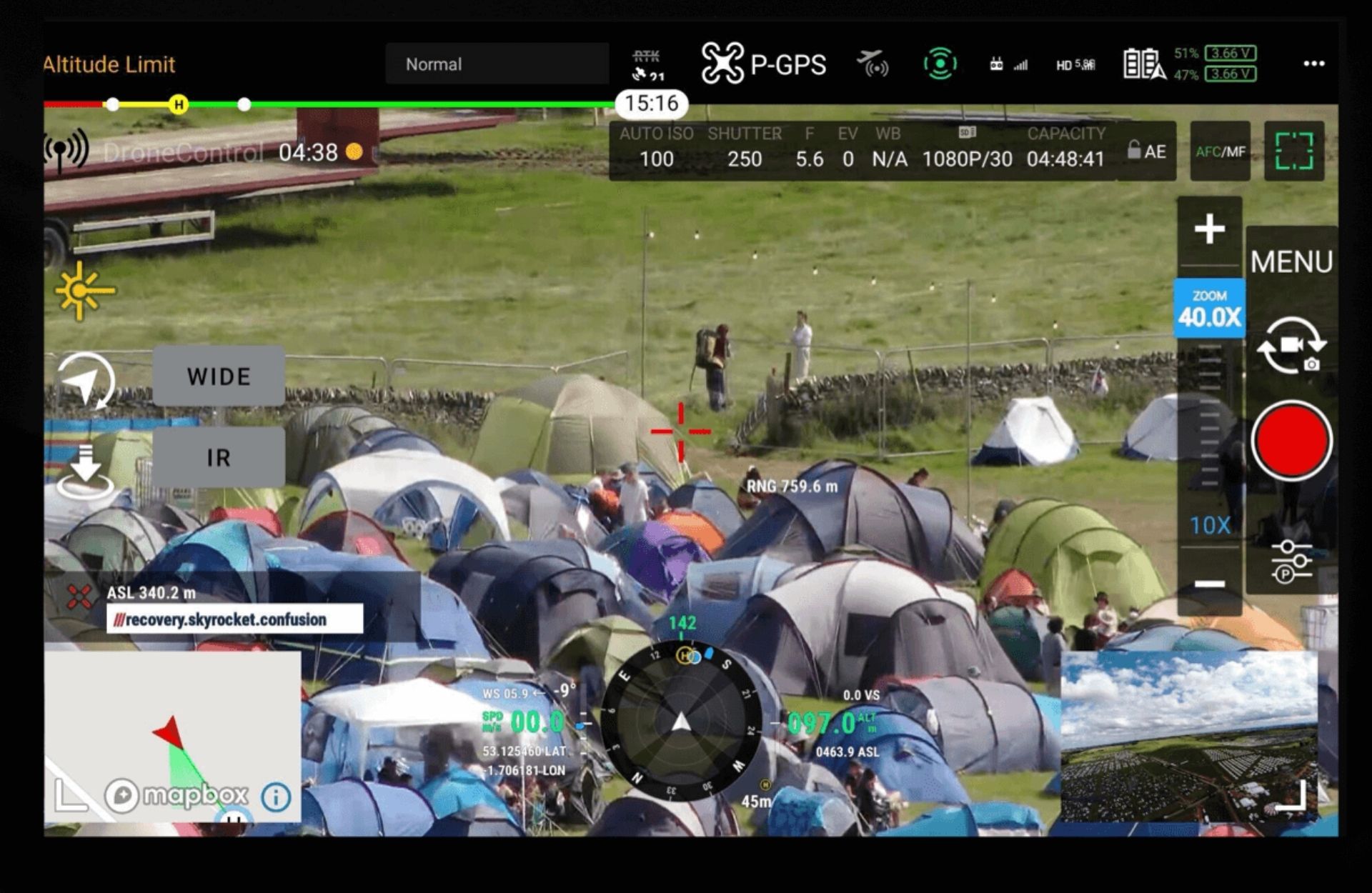1372x893 pixels.
Task: Toggle photo/video capture mode icon
Action: tap(1291, 347)
